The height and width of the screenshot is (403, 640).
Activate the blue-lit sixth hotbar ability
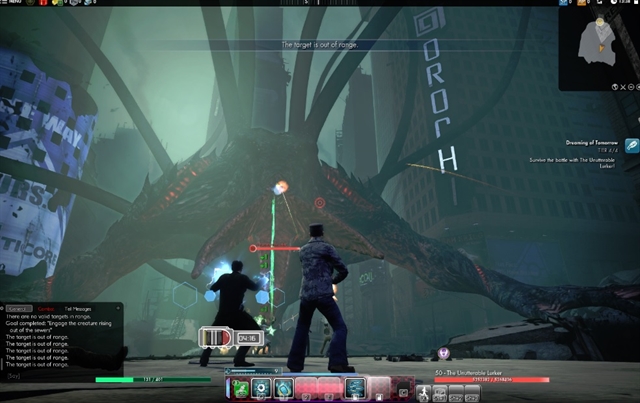(x=354, y=388)
